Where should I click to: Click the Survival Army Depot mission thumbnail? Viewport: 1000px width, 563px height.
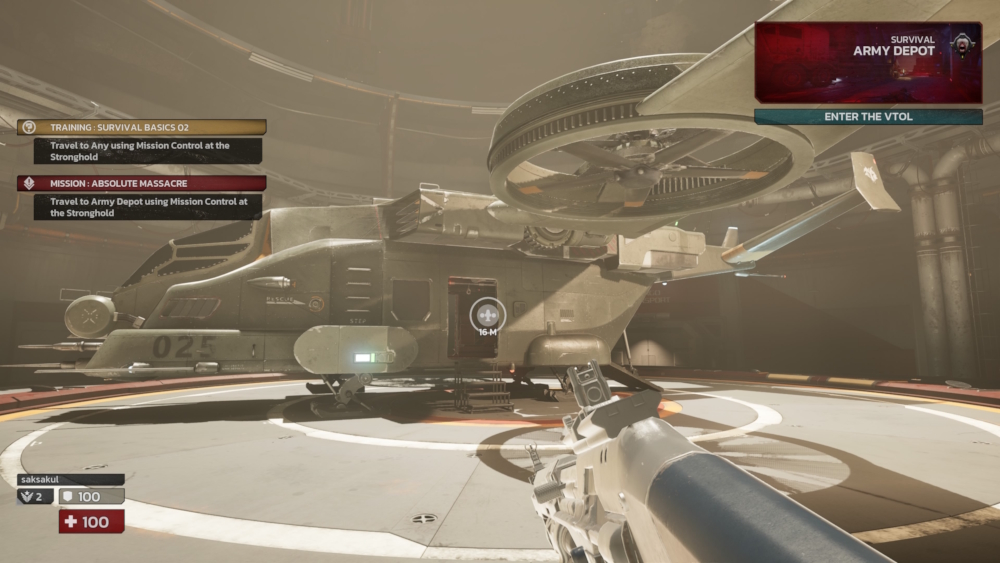[867, 62]
